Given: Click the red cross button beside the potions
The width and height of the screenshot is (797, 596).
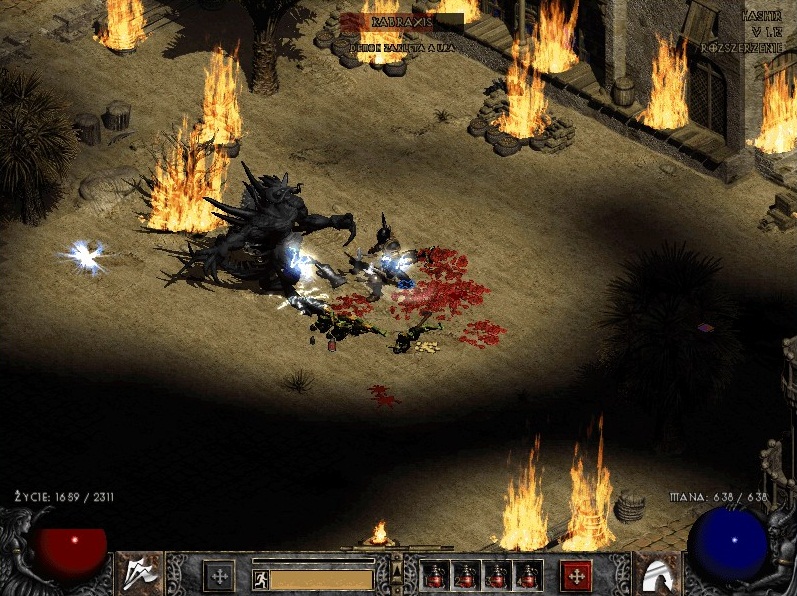Looking at the screenshot, I should (x=575, y=575).
